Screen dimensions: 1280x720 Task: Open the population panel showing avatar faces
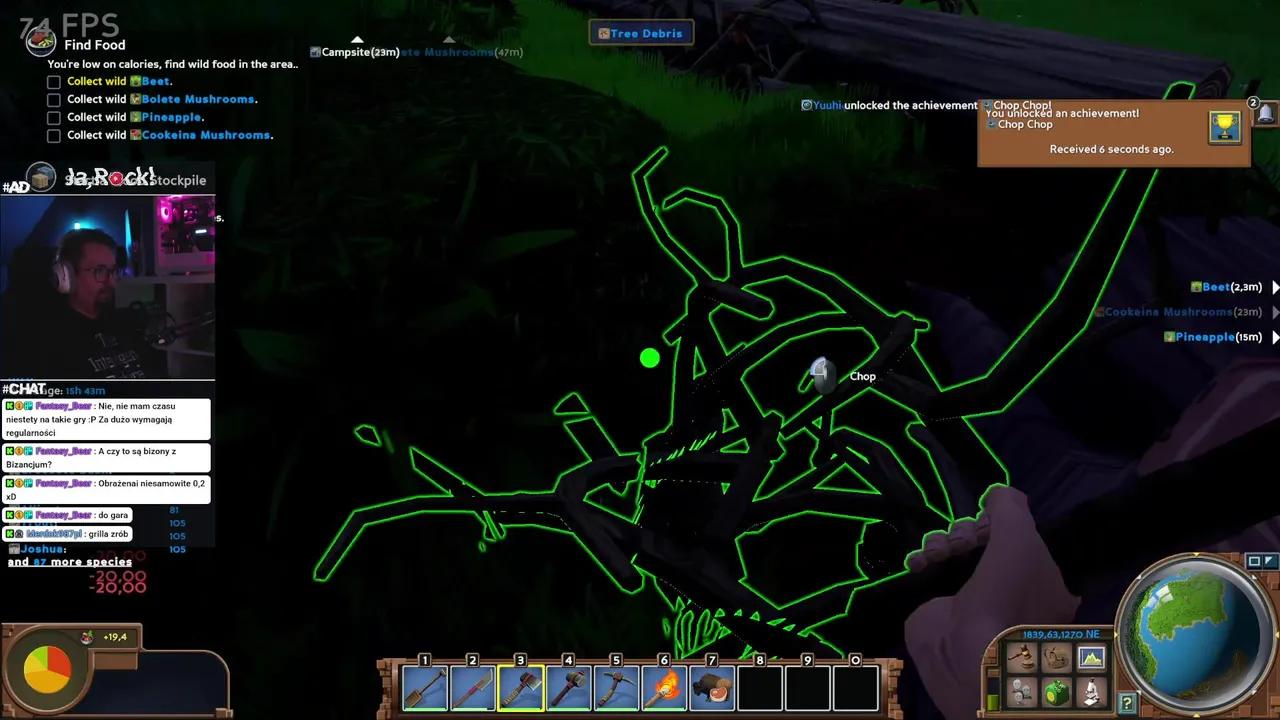[1021, 691]
